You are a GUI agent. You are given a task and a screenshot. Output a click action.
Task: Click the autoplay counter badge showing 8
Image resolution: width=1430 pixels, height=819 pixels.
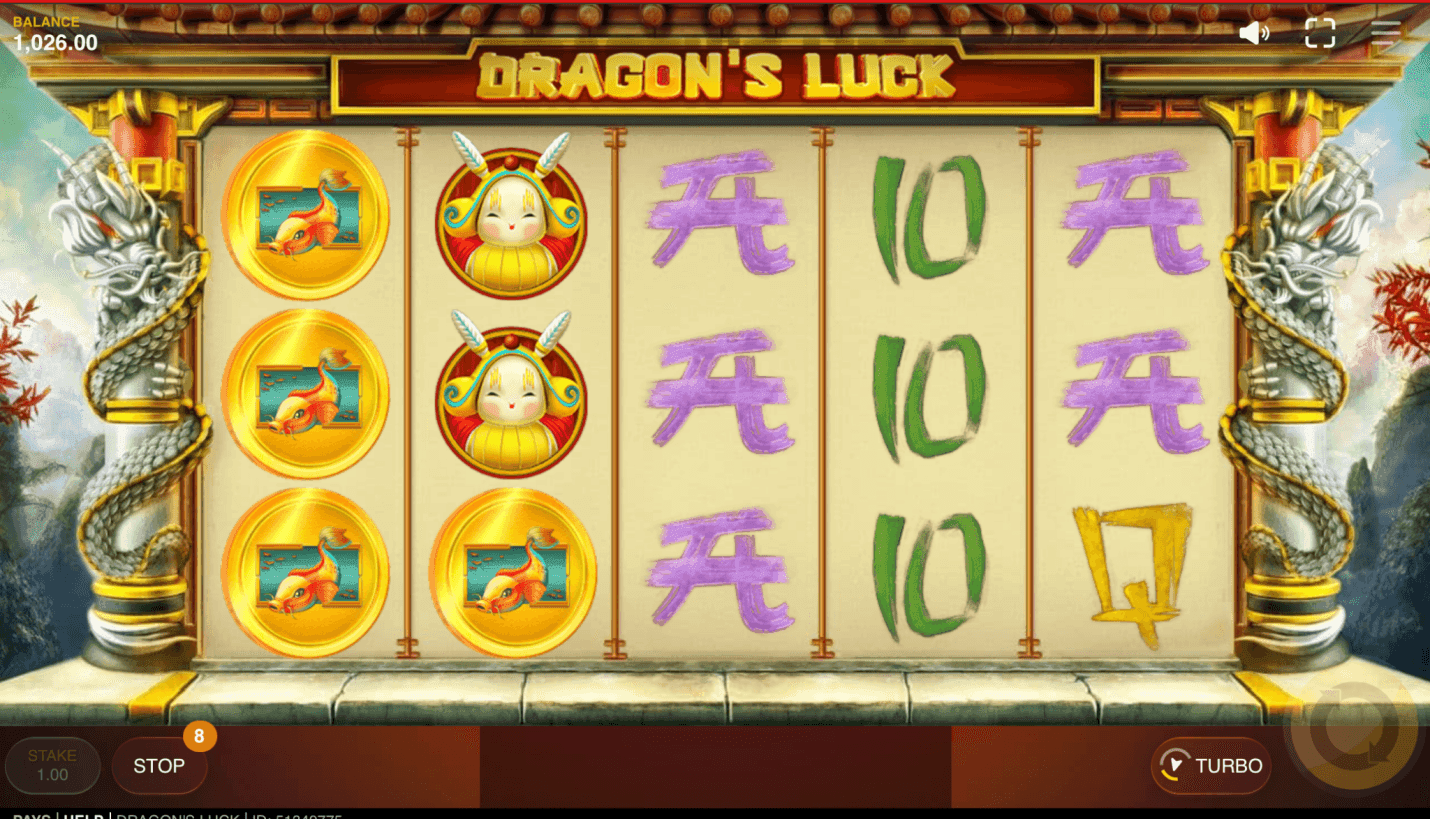point(198,736)
